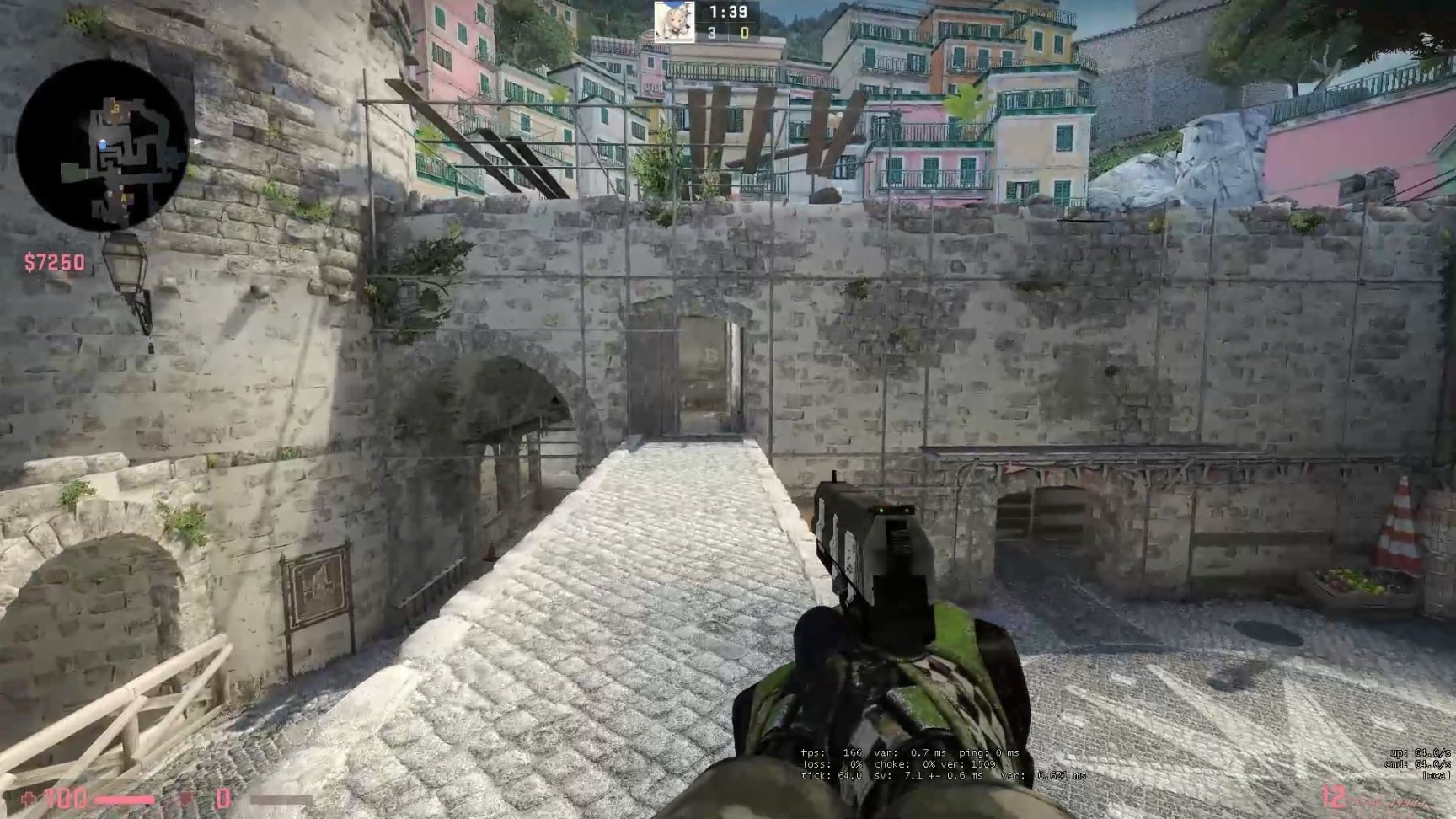Toggle the round timer showing 1:39
Image resolution: width=1456 pixels, height=819 pixels.
pyautogui.click(x=727, y=13)
